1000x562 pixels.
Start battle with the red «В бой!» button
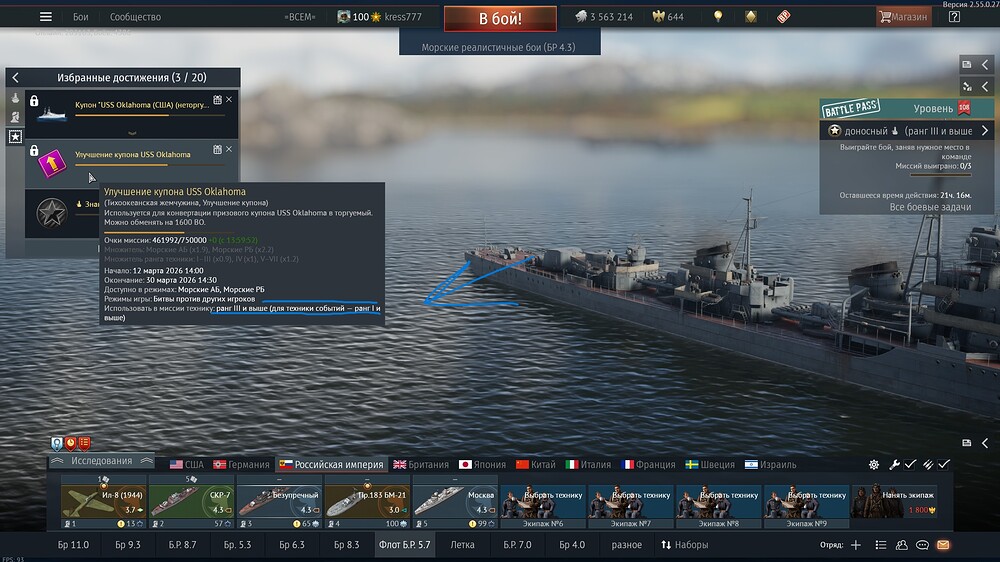[x=499, y=19]
